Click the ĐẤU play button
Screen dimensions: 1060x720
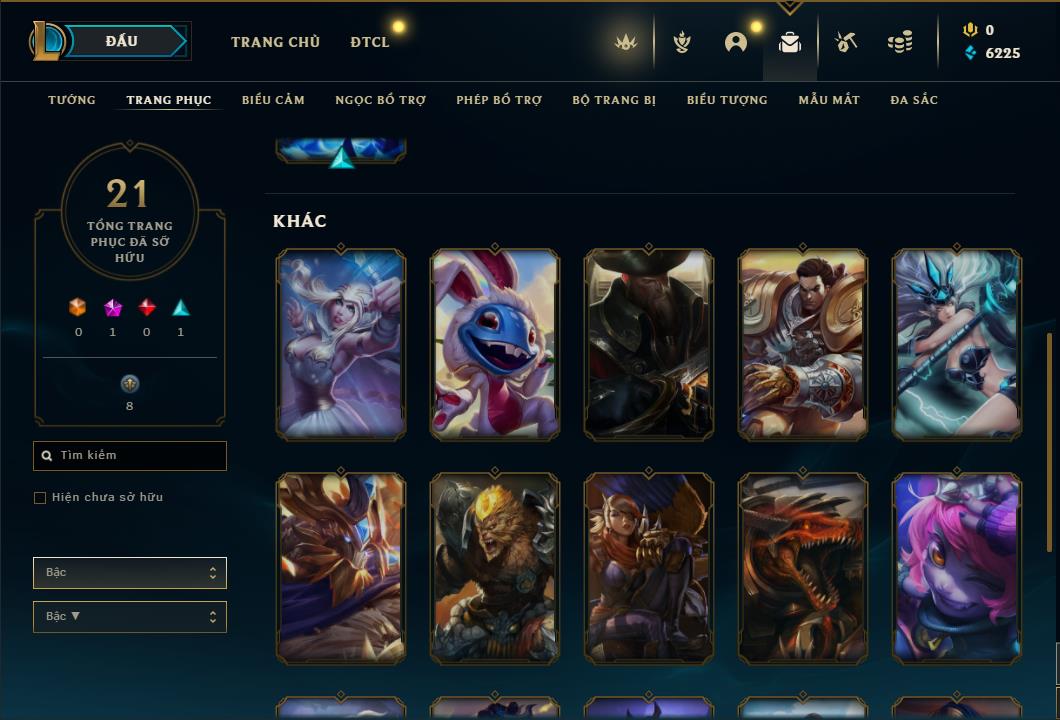click(122, 41)
